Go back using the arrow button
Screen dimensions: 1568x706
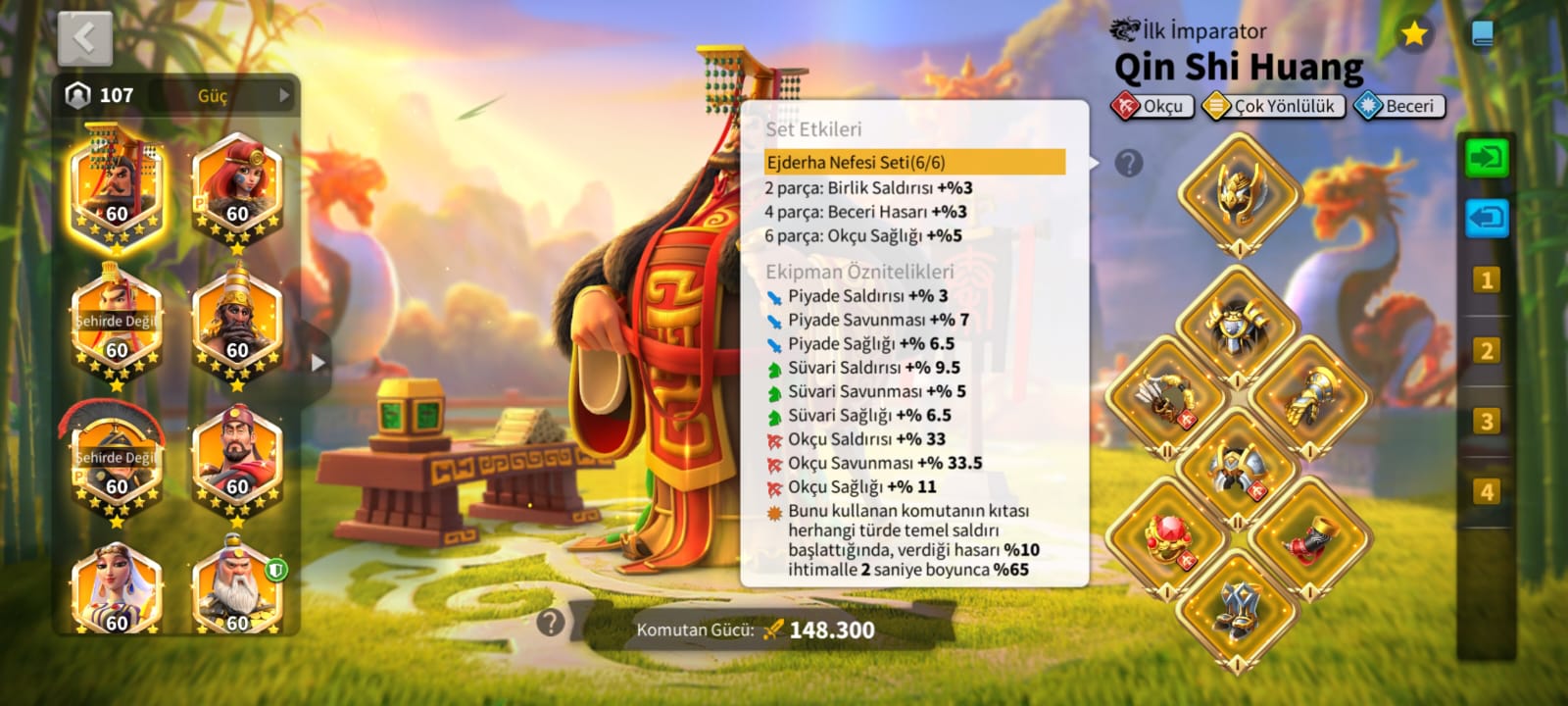point(85,39)
